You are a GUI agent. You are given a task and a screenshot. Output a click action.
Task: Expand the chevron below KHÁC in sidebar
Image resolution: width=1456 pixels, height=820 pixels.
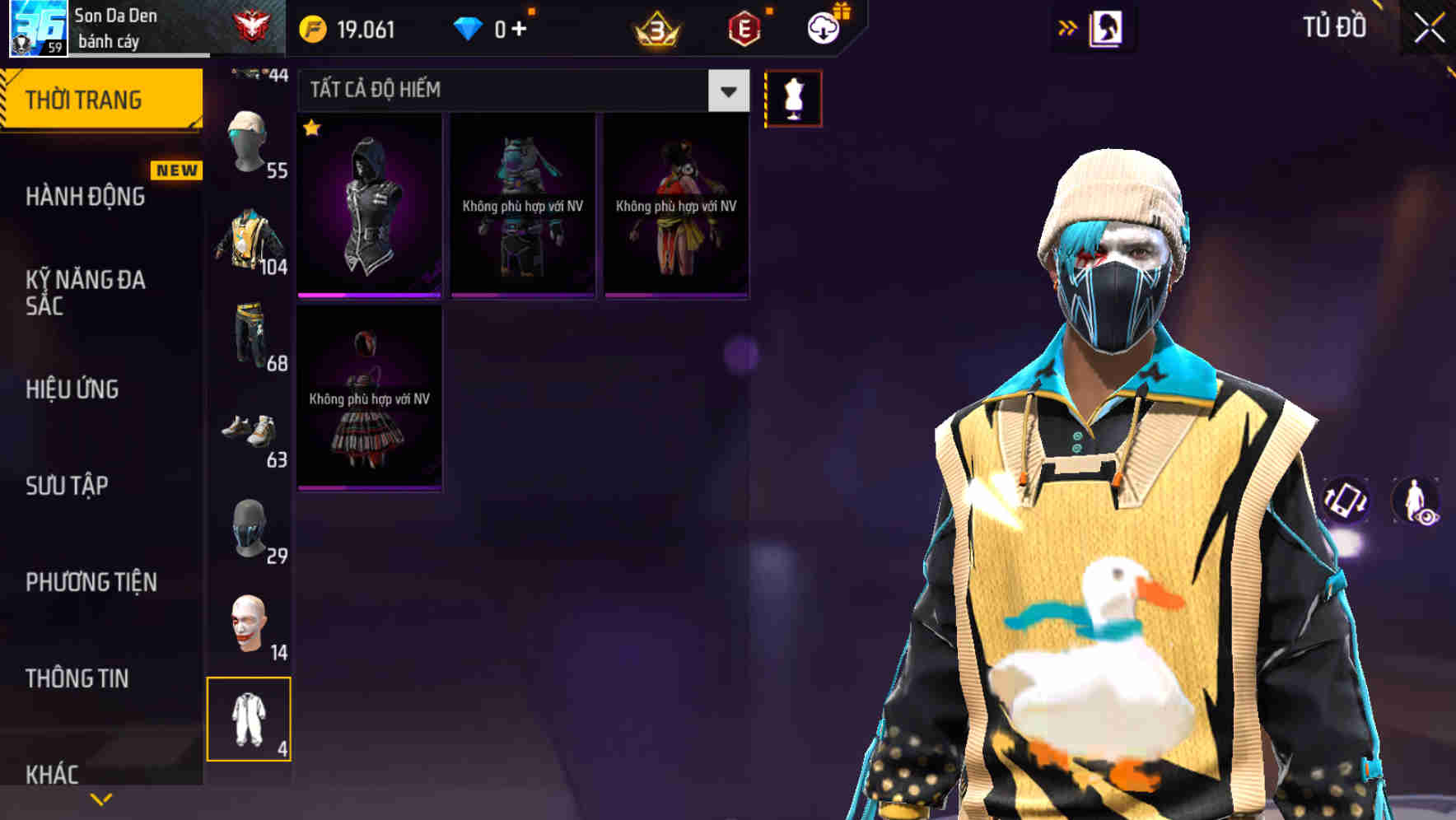click(x=101, y=798)
